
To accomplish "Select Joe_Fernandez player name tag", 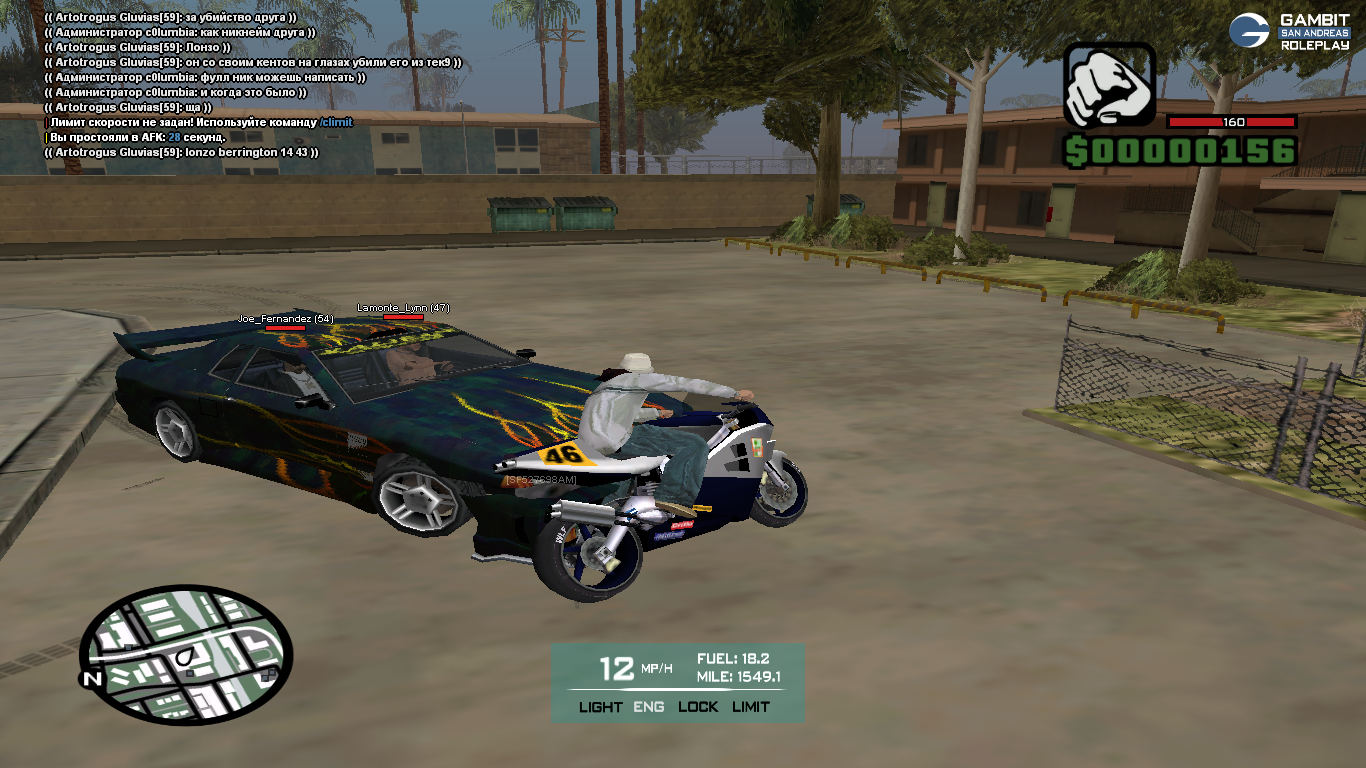I will click(x=285, y=319).
